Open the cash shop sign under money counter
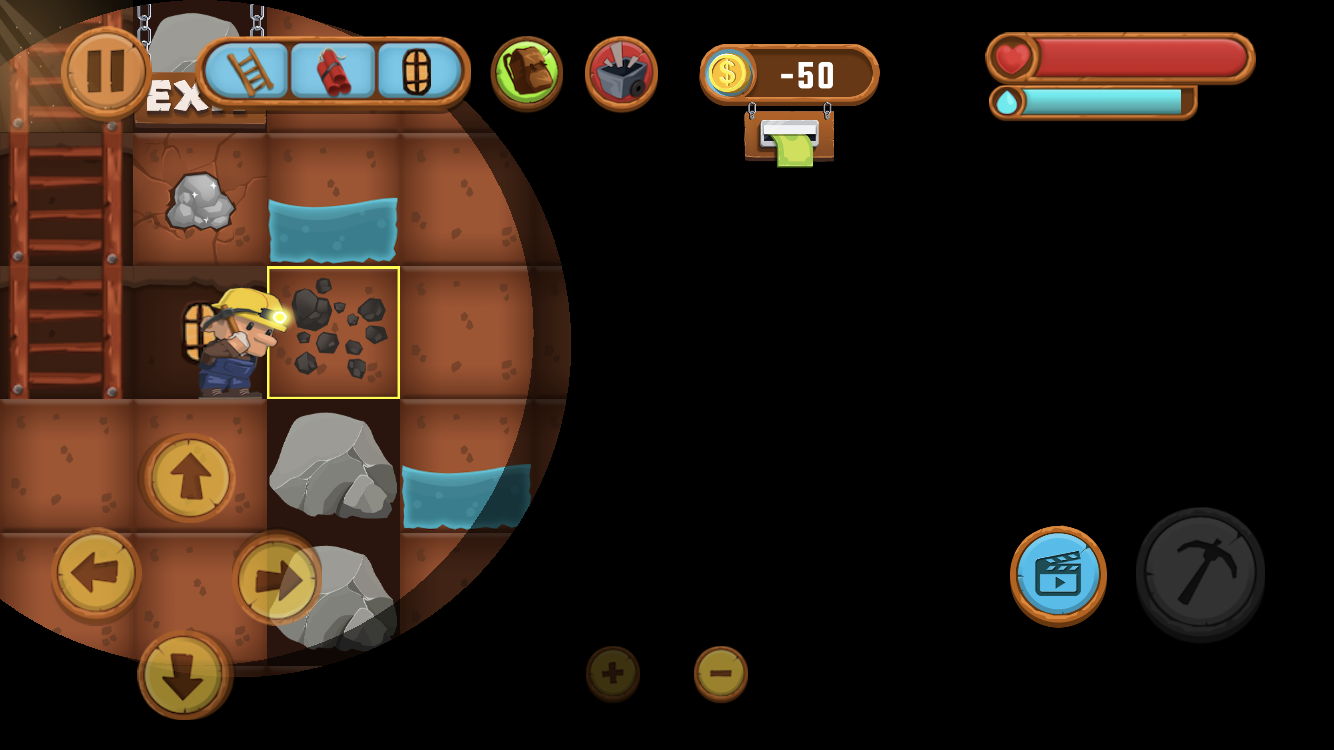Screen dimensions: 1334x750 coord(789,139)
